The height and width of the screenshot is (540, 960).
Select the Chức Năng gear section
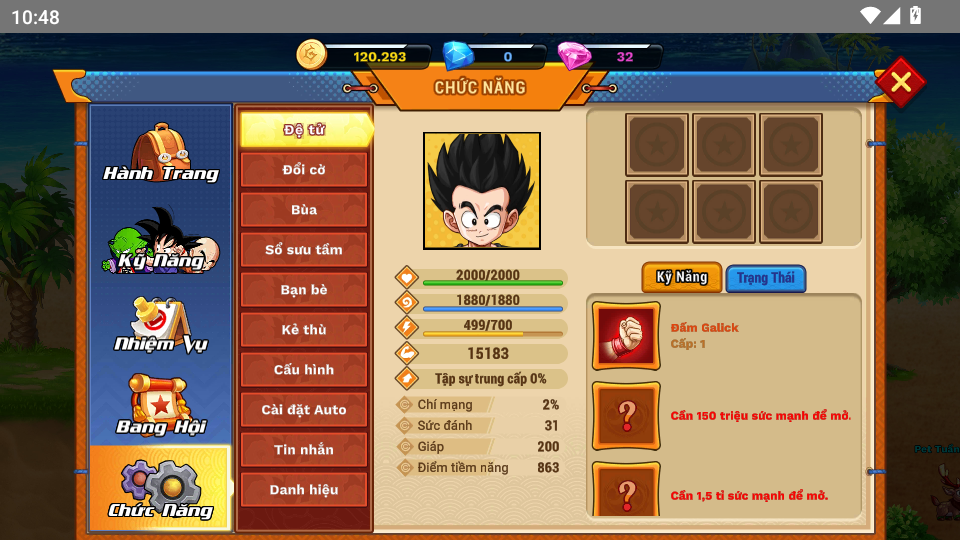point(160,488)
